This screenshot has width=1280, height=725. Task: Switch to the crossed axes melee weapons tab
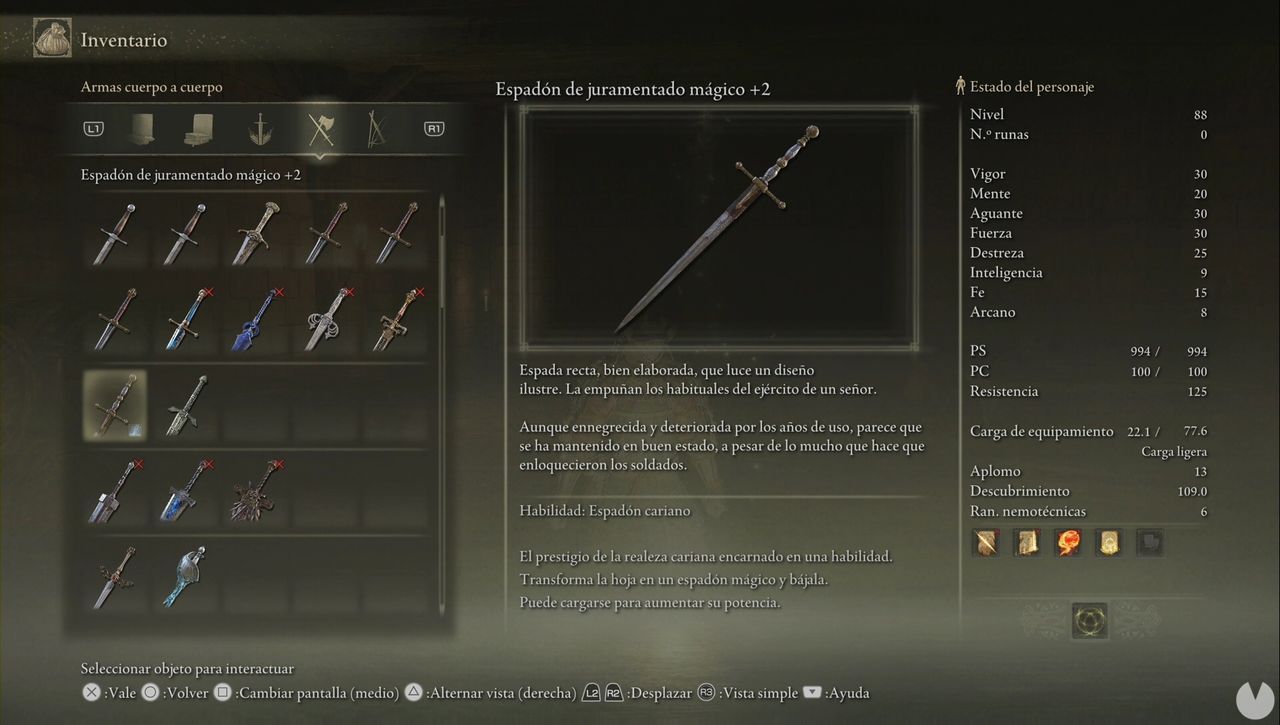[x=319, y=128]
